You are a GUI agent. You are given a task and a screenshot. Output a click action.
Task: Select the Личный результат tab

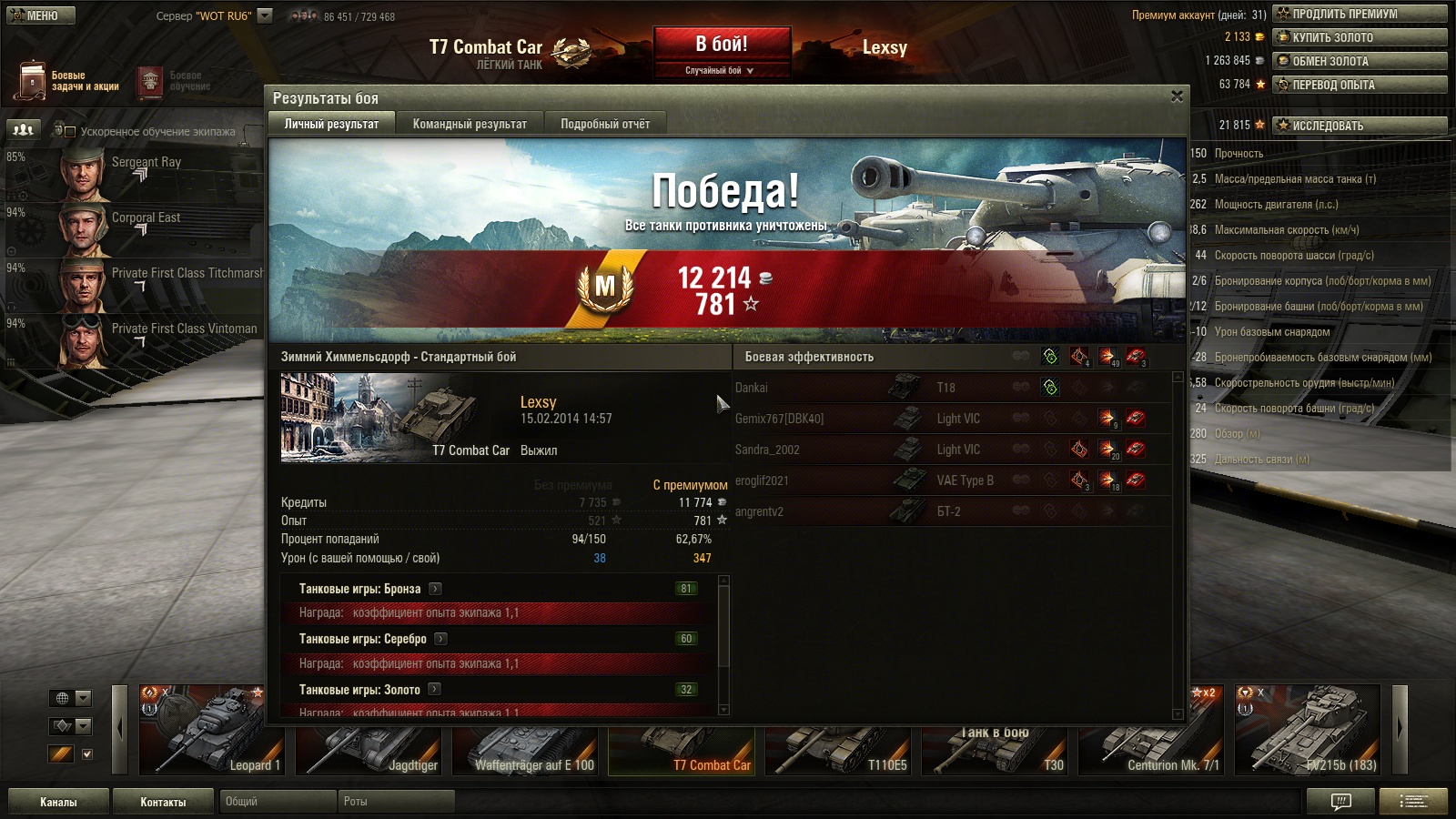click(x=331, y=124)
